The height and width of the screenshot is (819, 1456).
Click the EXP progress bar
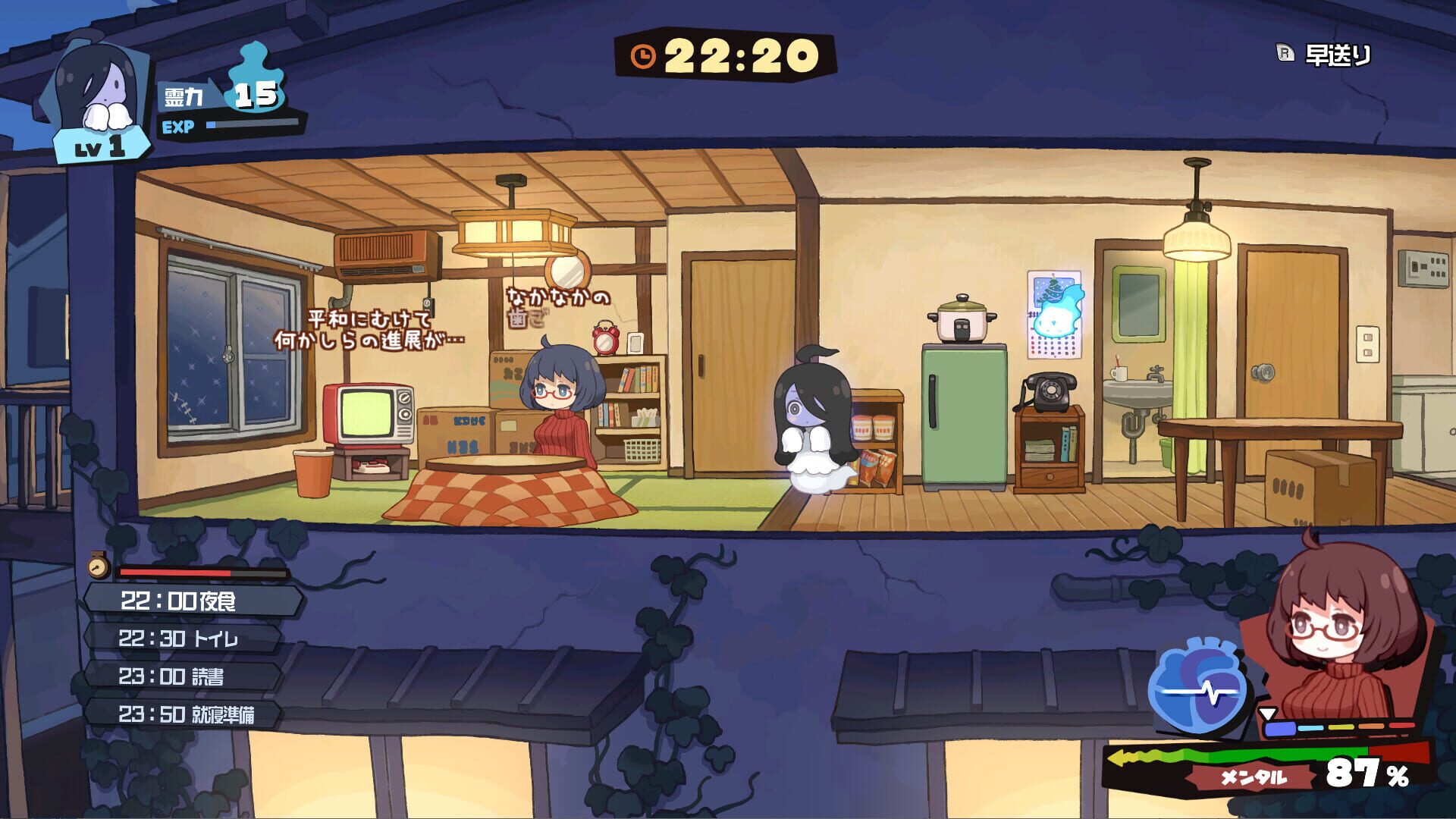(x=250, y=124)
